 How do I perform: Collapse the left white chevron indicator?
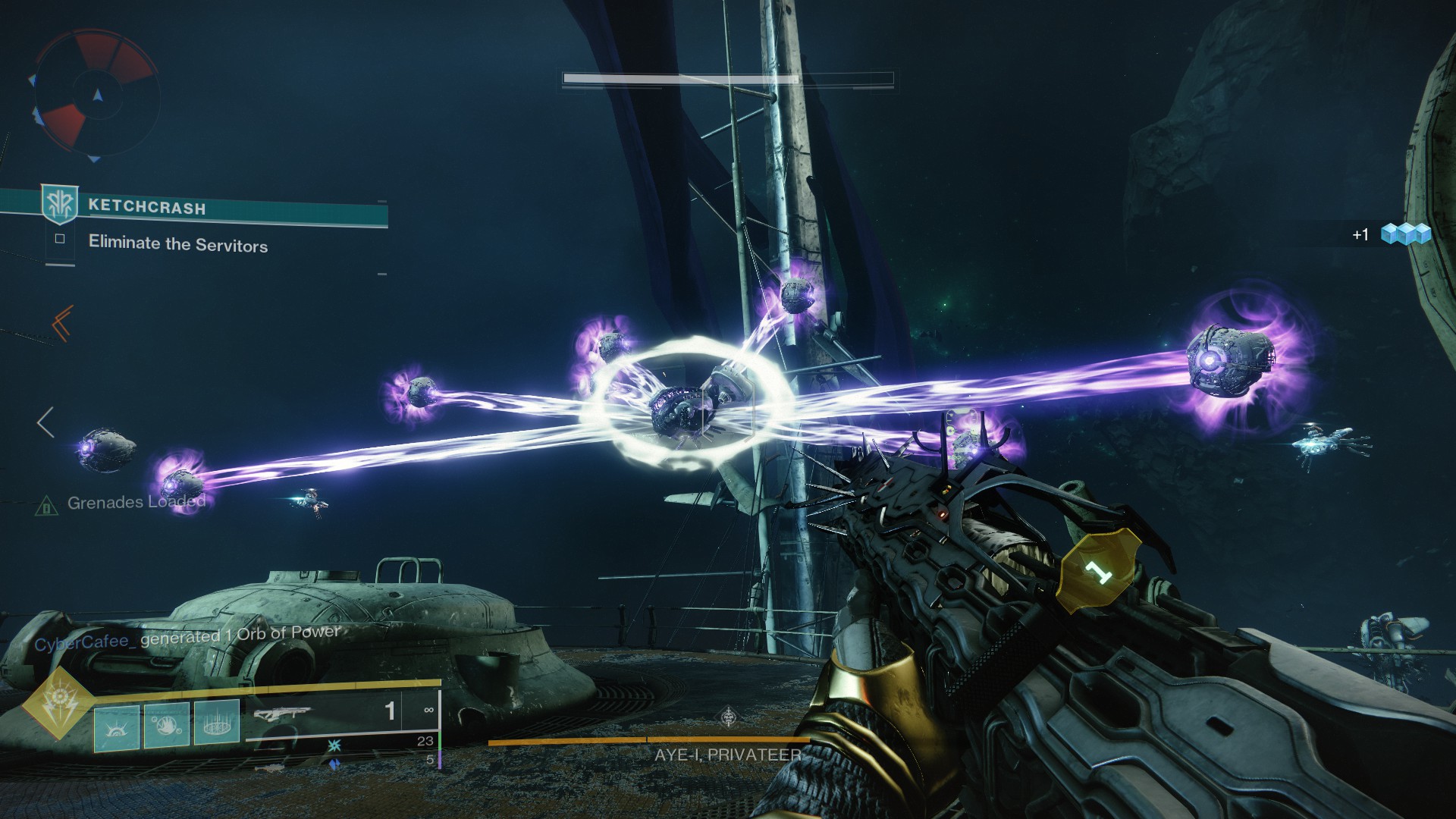coord(45,422)
